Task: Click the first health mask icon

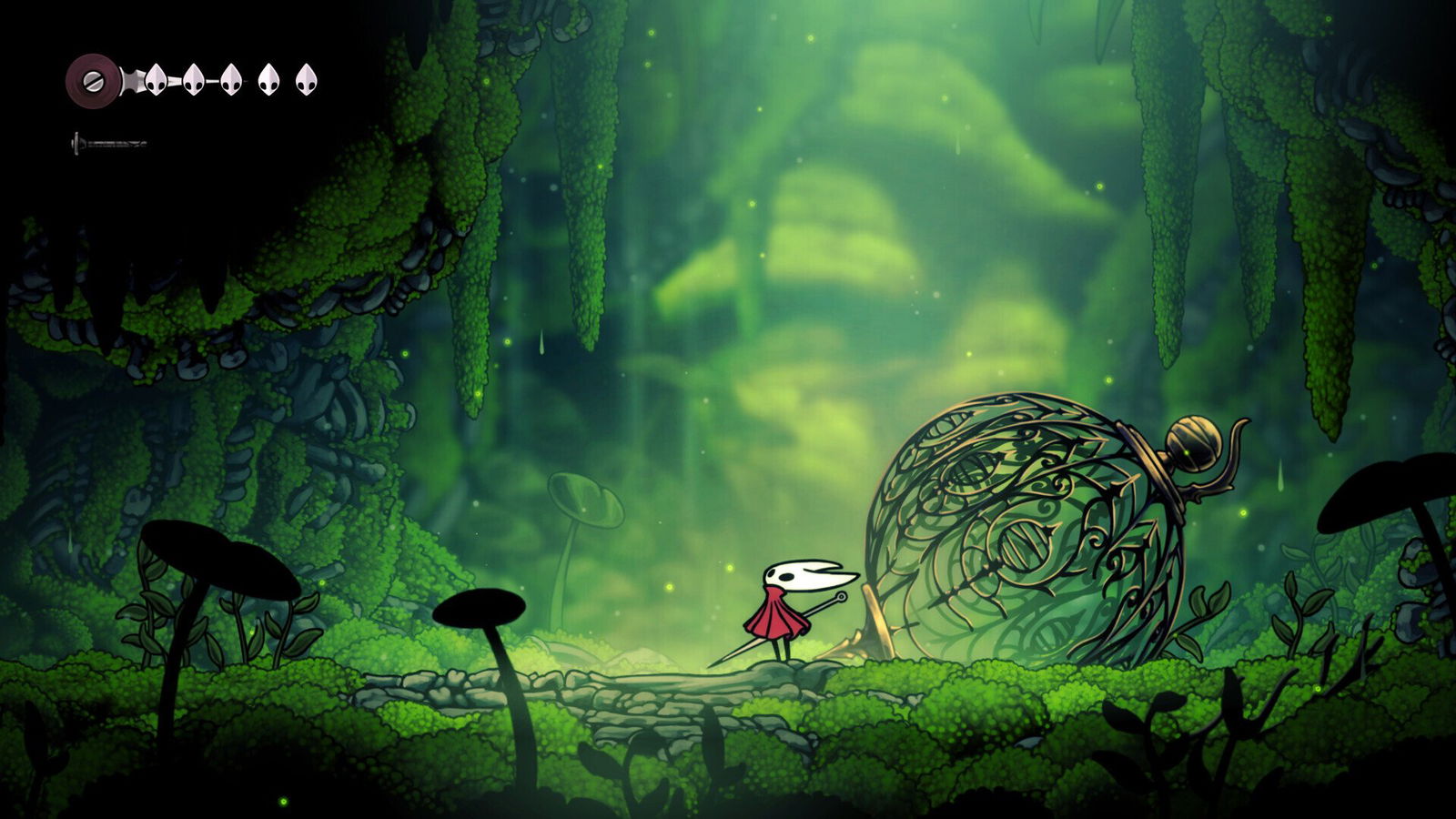Action: 157,79
